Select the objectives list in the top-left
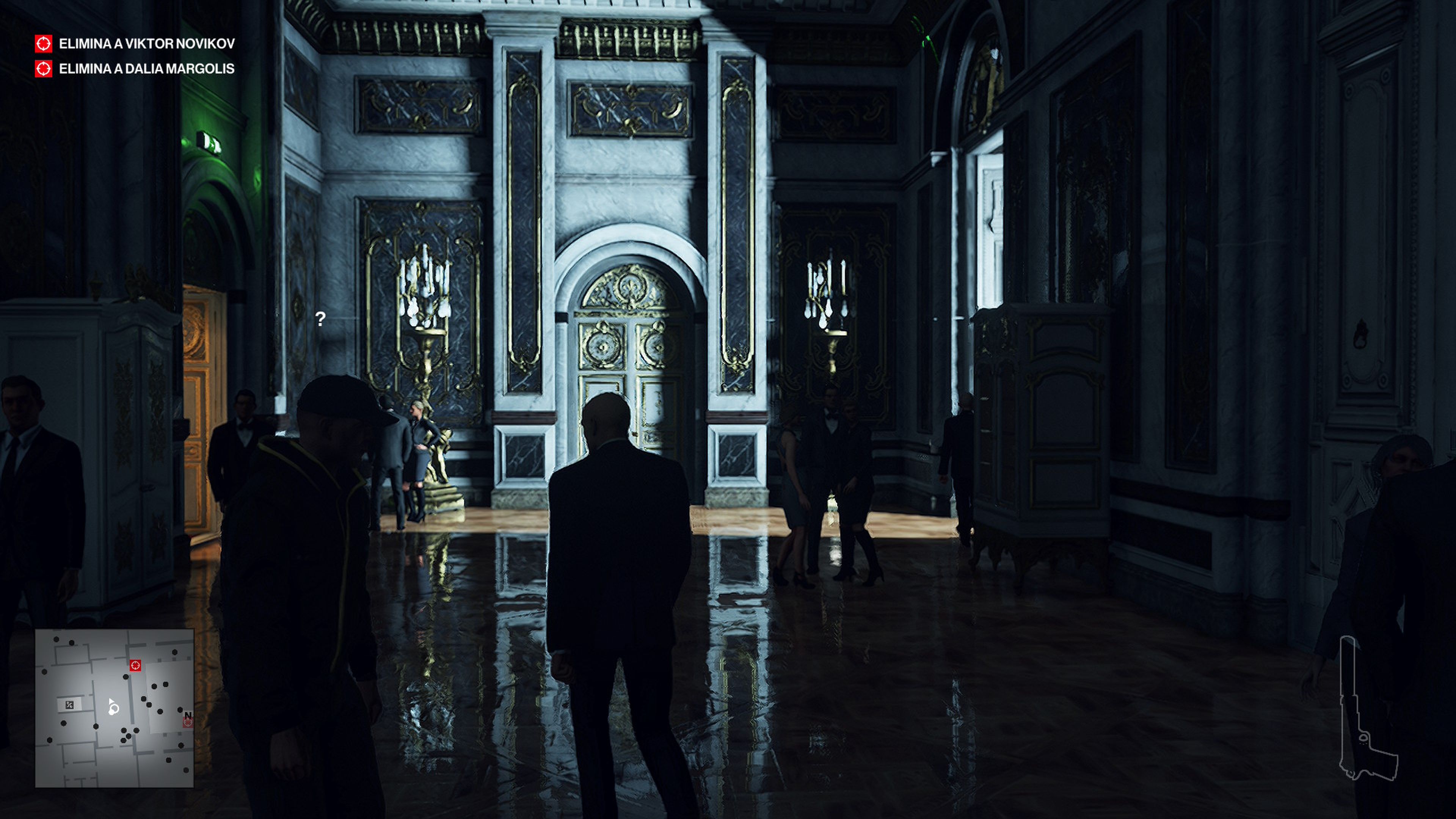Image resolution: width=1456 pixels, height=819 pixels. point(136,56)
